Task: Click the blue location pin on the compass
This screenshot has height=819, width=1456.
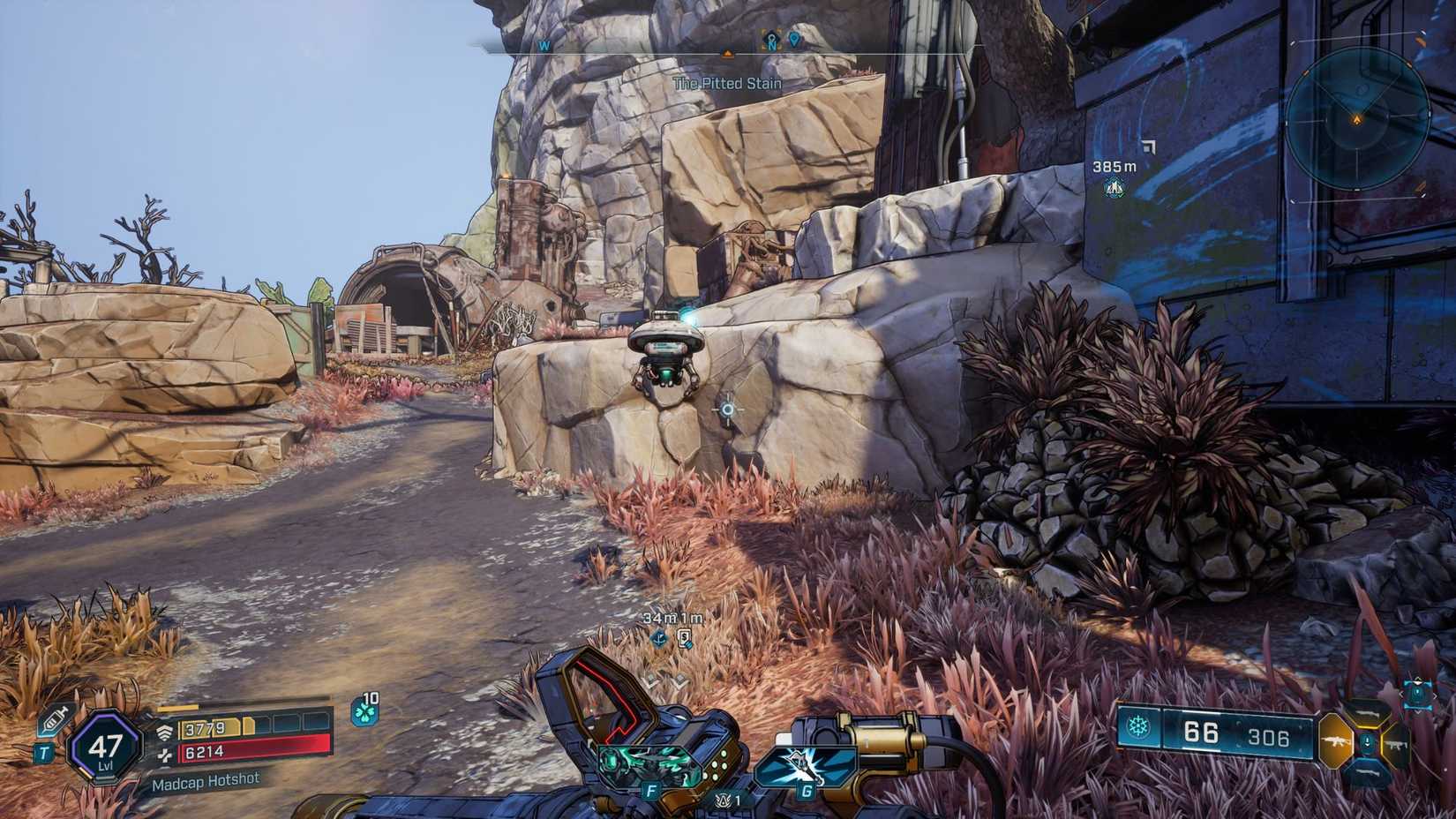Action: (x=793, y=41)
